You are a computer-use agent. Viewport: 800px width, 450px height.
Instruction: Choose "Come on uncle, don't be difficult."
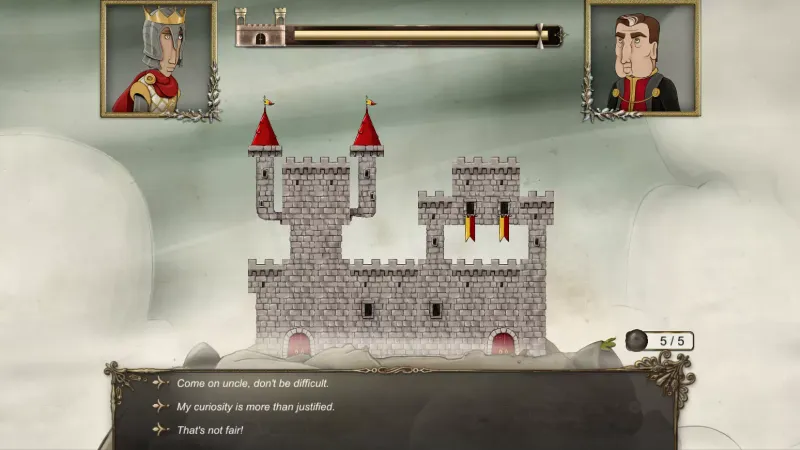(252, 383)
